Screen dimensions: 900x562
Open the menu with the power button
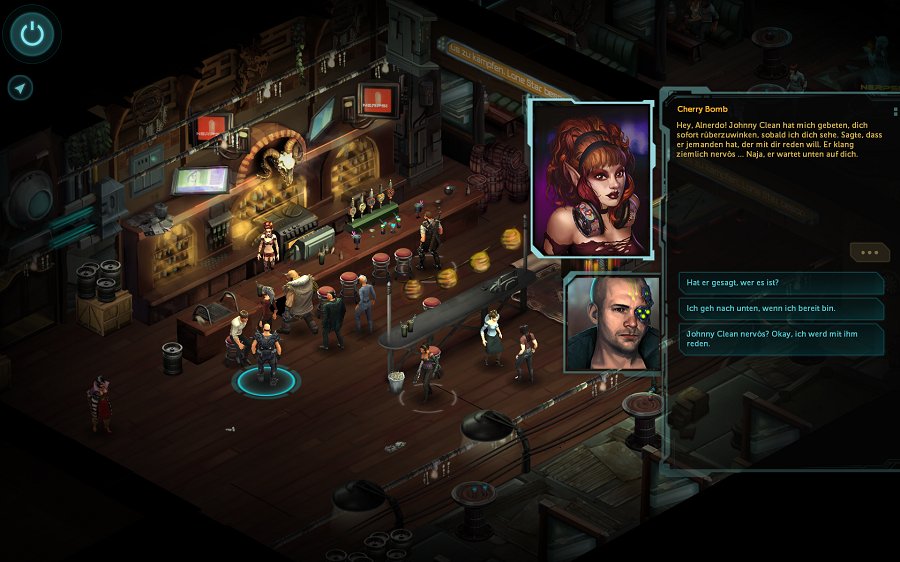[x=33, y=35]
